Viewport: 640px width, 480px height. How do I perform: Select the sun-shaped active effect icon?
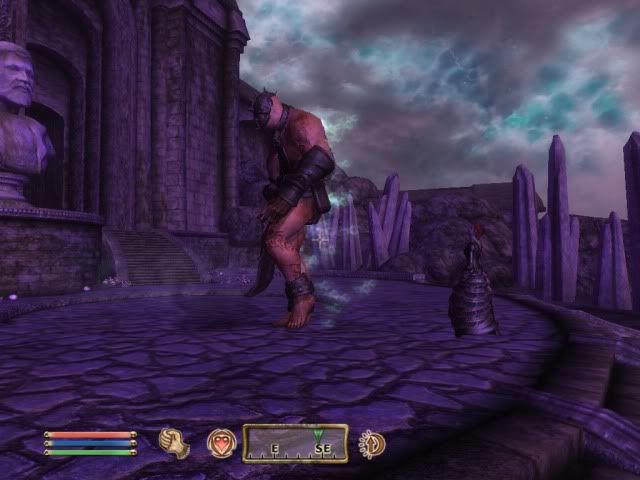(373, 443)
